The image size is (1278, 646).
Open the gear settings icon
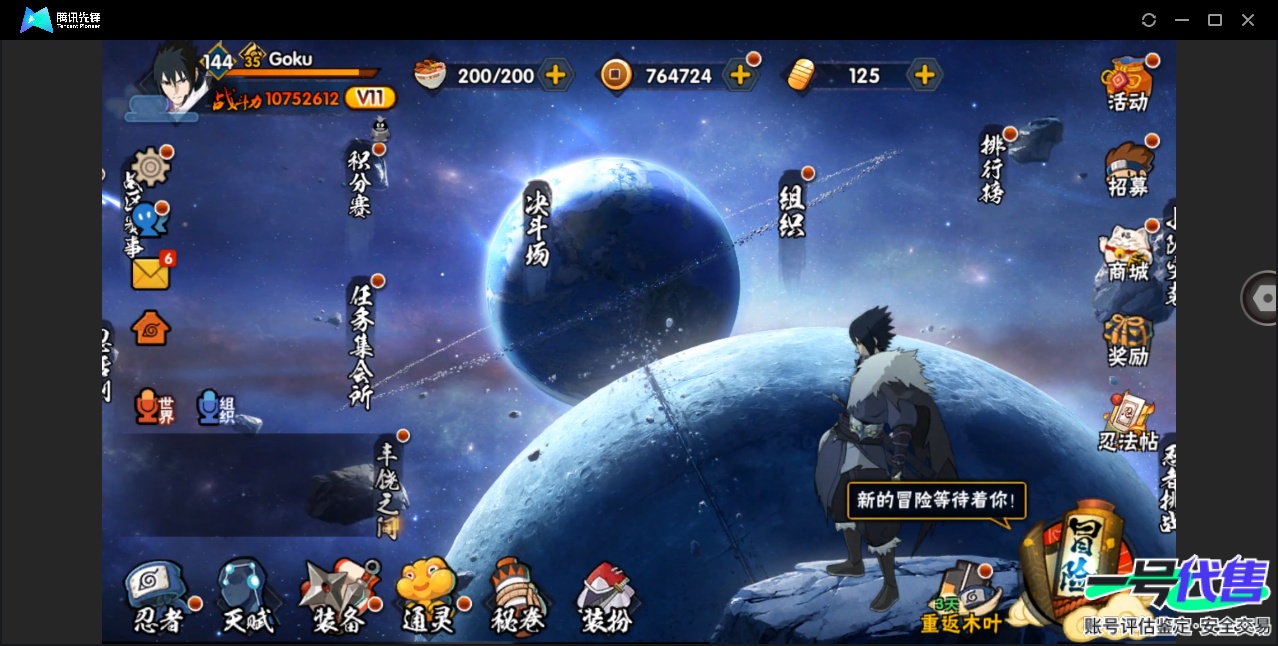coord(151,167)
